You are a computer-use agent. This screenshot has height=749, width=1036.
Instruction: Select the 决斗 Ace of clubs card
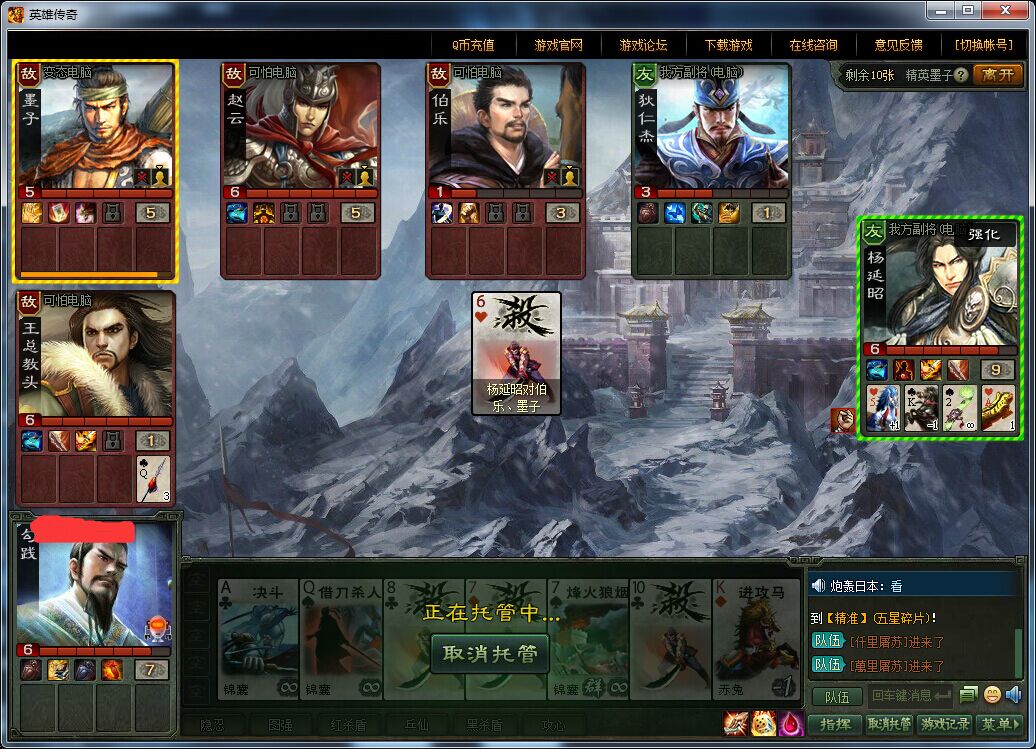coord(255,640)
